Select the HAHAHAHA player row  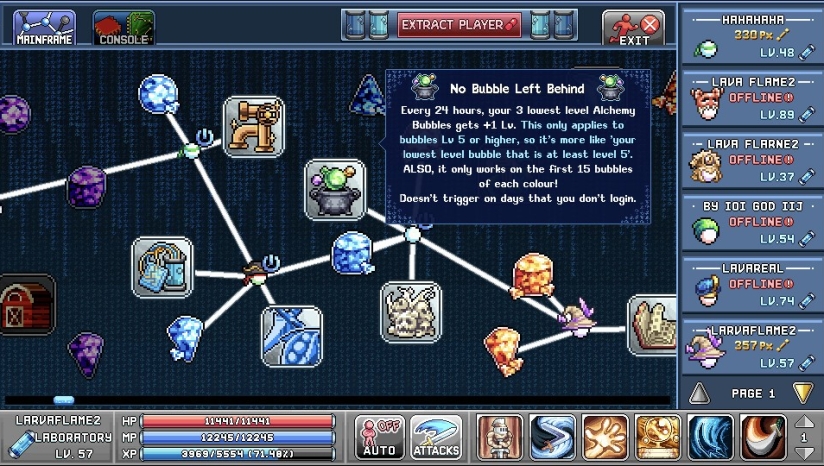click(750, 36)
